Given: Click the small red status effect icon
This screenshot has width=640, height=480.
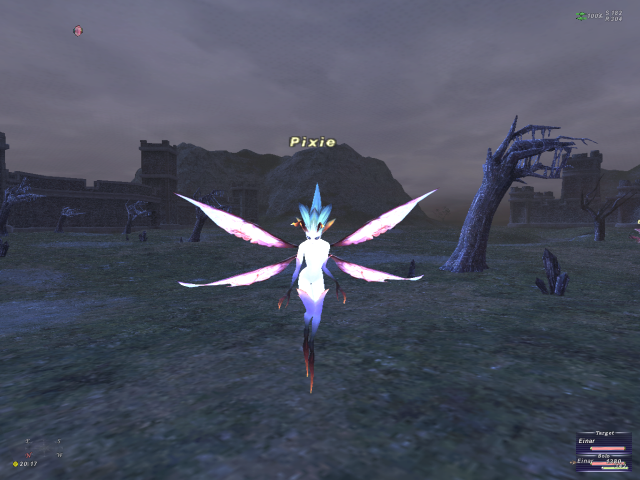Looking at the screenshot, I should (x=78, y=30).
